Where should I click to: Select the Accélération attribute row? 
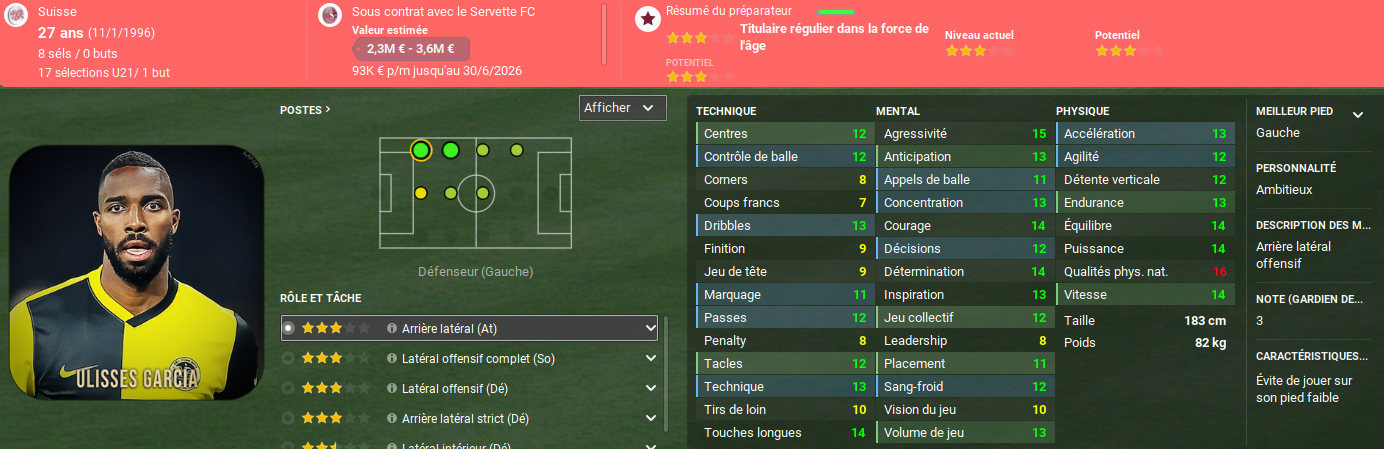click(1144, 134)
